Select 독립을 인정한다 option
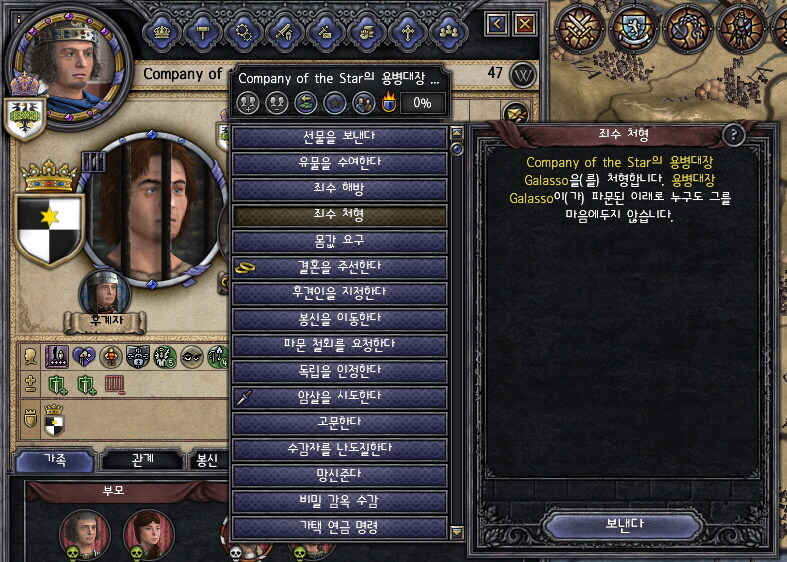The image size is (787, 562). pos(339,371)
